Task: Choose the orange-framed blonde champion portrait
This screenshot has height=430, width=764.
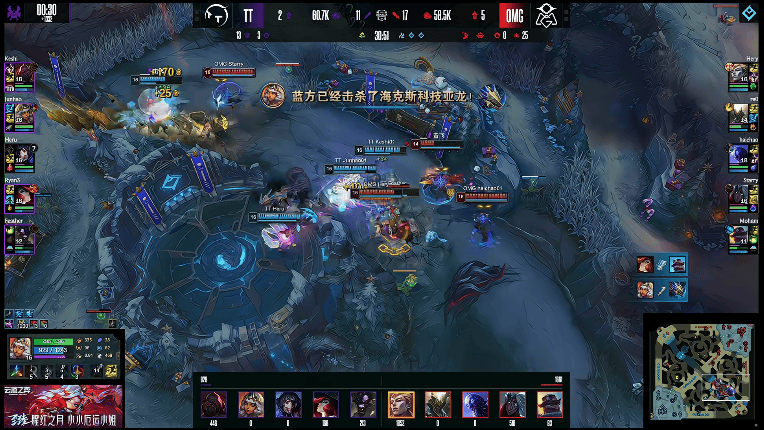Action: 401,403
